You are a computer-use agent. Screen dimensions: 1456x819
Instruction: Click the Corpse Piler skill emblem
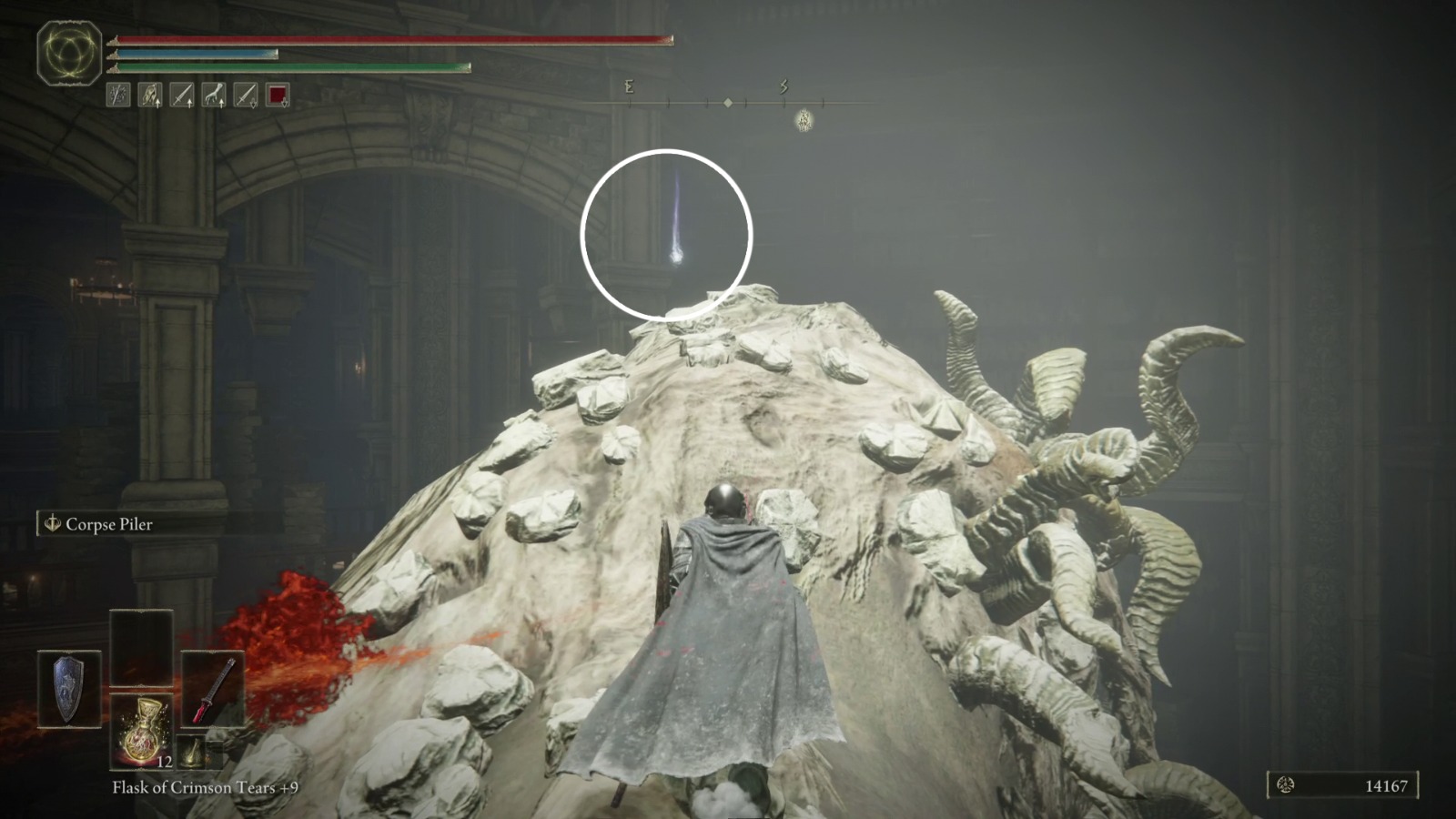click(52, 525)
